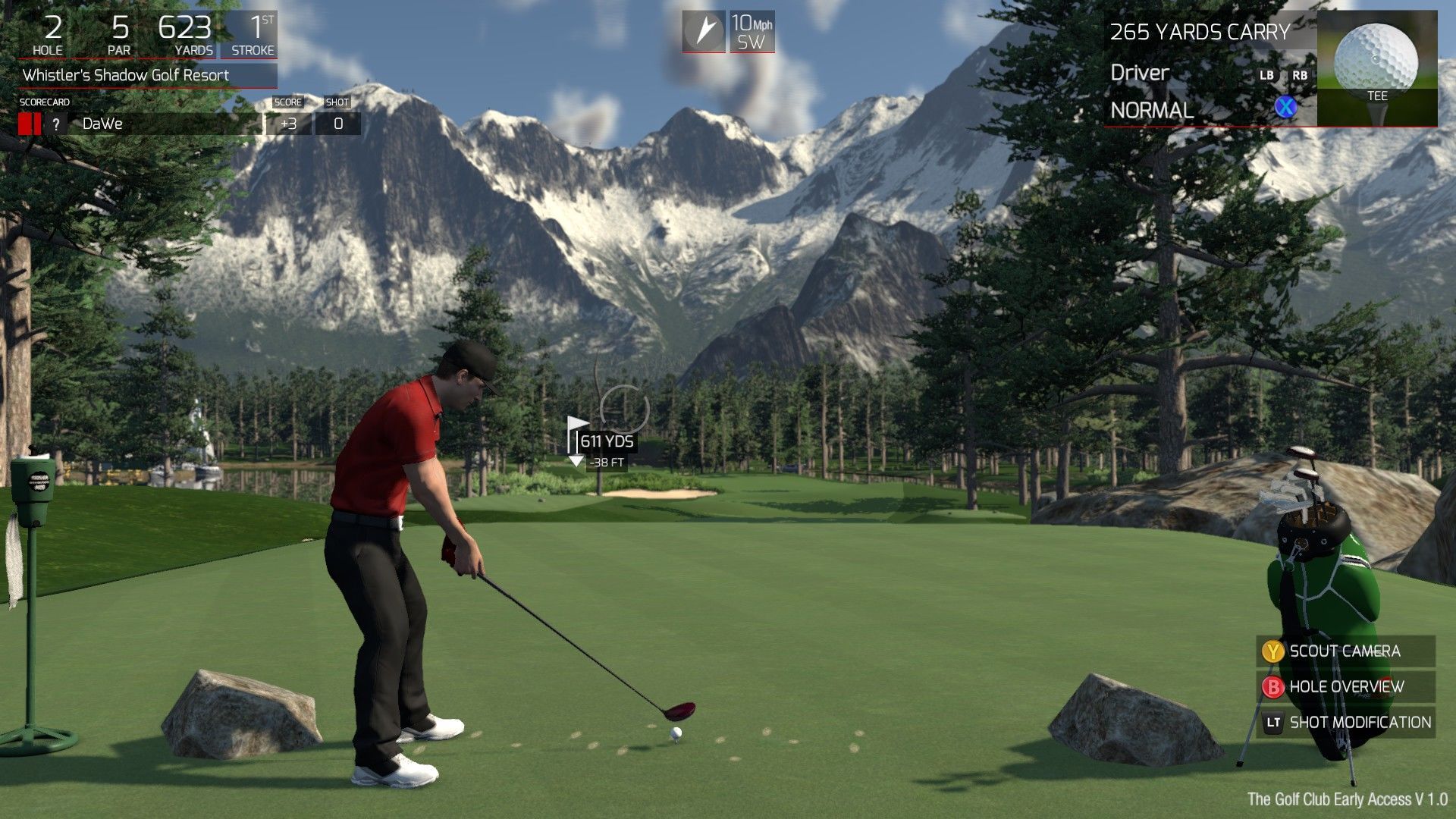The image size is (1456, 819).
Task: Click the ball lie TEE thumbnail
Action: click(x=1376, y=68)
